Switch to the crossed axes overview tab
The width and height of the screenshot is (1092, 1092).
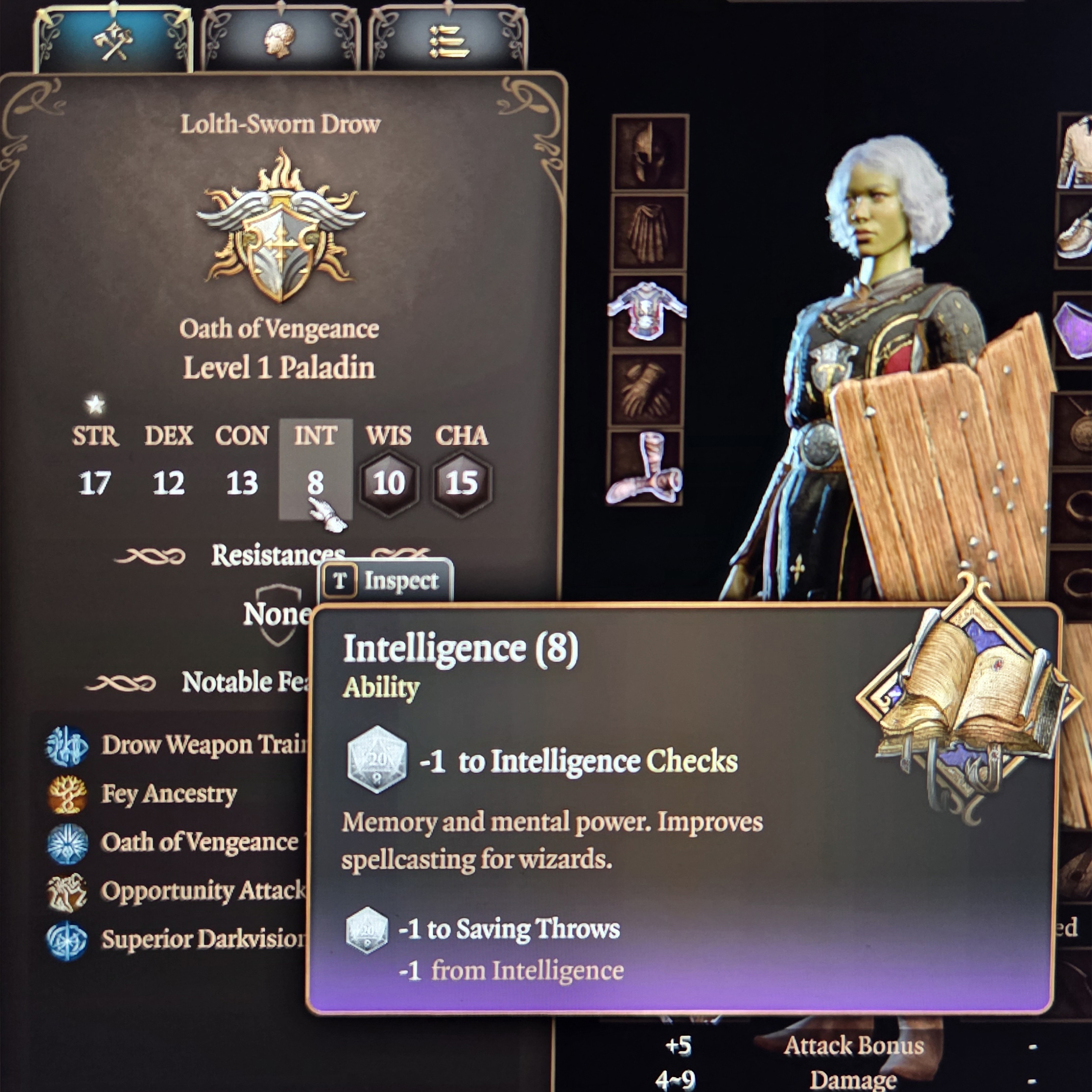click(113, 41)
